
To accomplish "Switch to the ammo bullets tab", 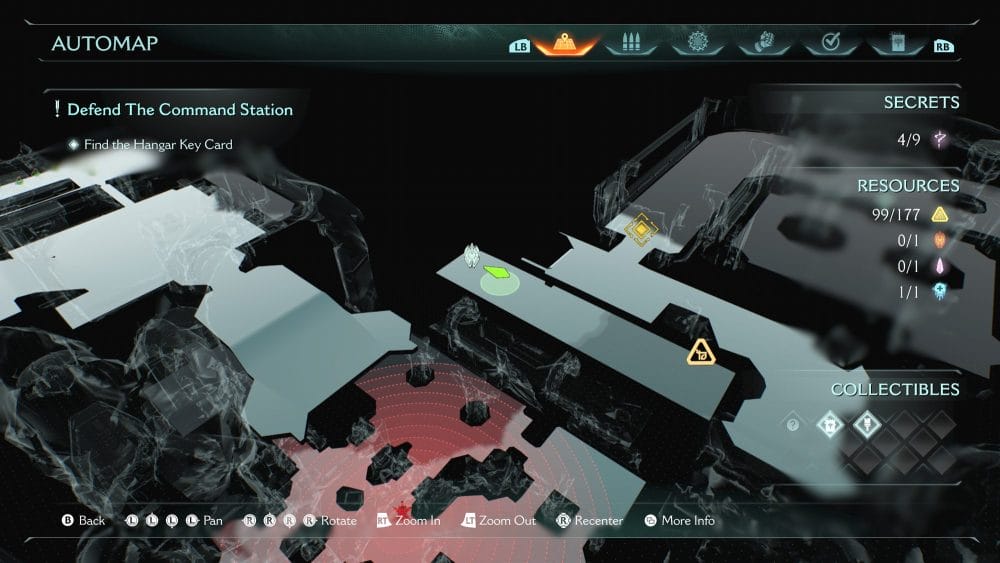I will click(631, 44).
